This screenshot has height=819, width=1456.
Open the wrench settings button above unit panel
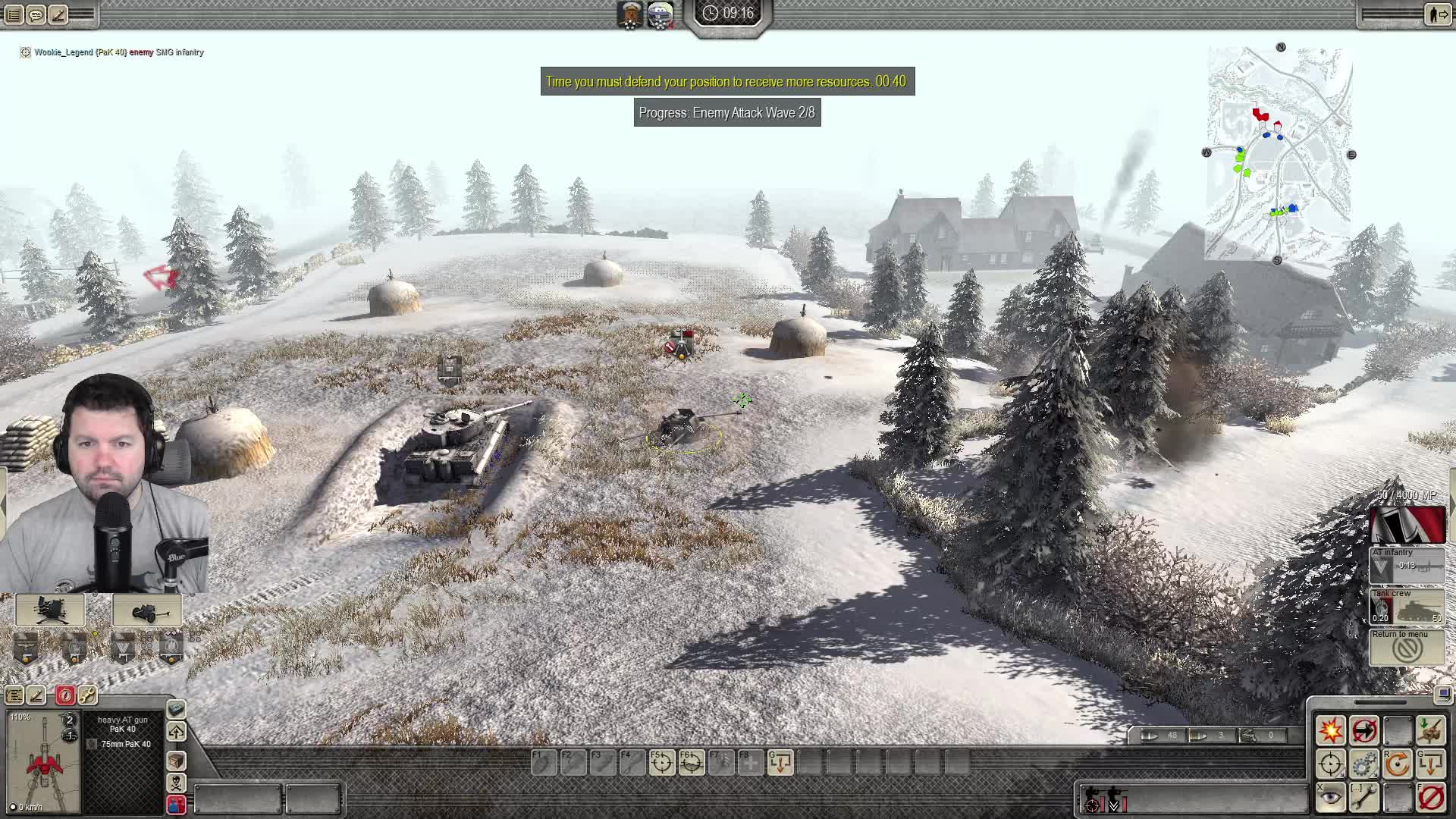coord(87,695)
